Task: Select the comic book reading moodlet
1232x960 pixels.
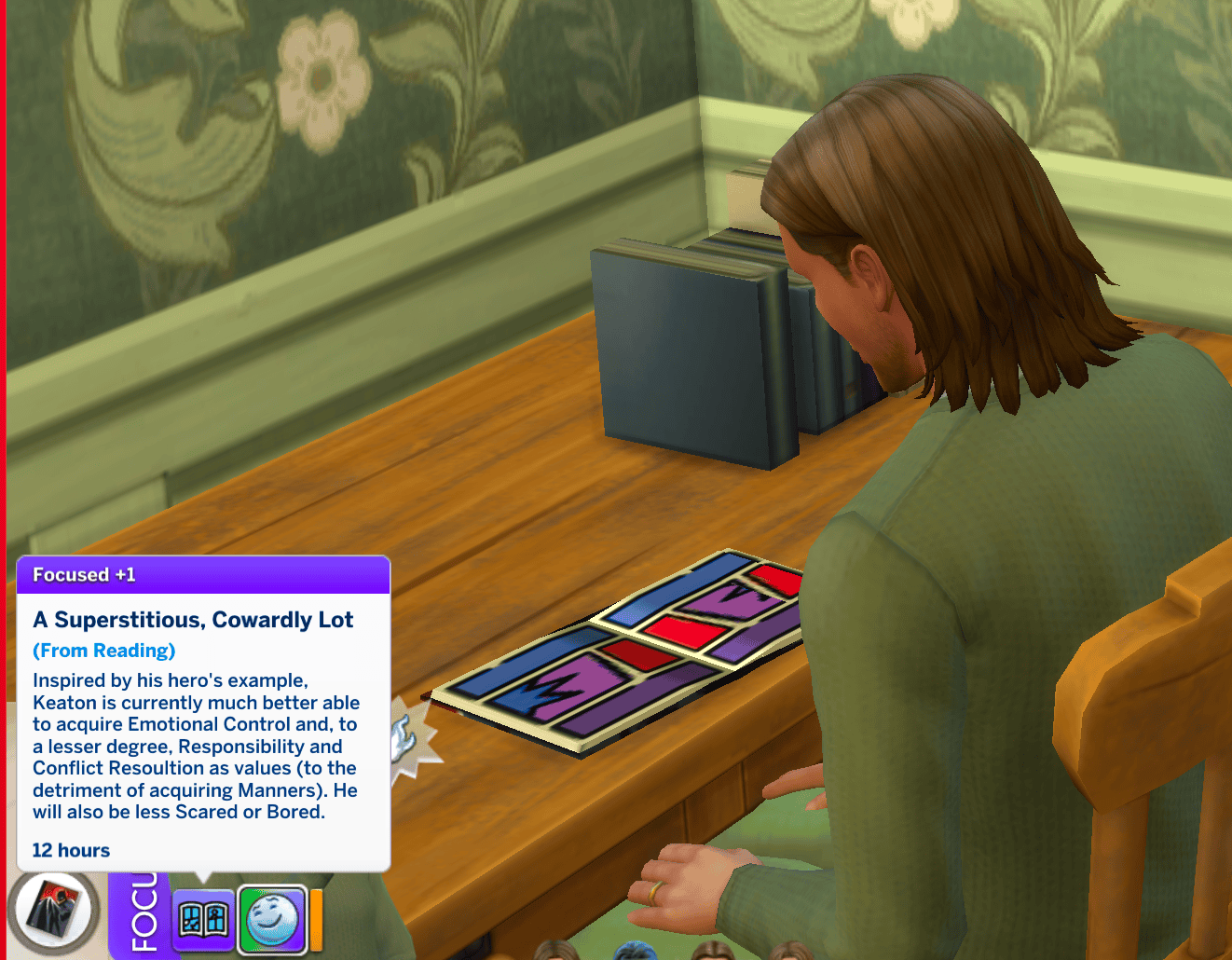Action: pyautogui.click(x=203, y=919)
